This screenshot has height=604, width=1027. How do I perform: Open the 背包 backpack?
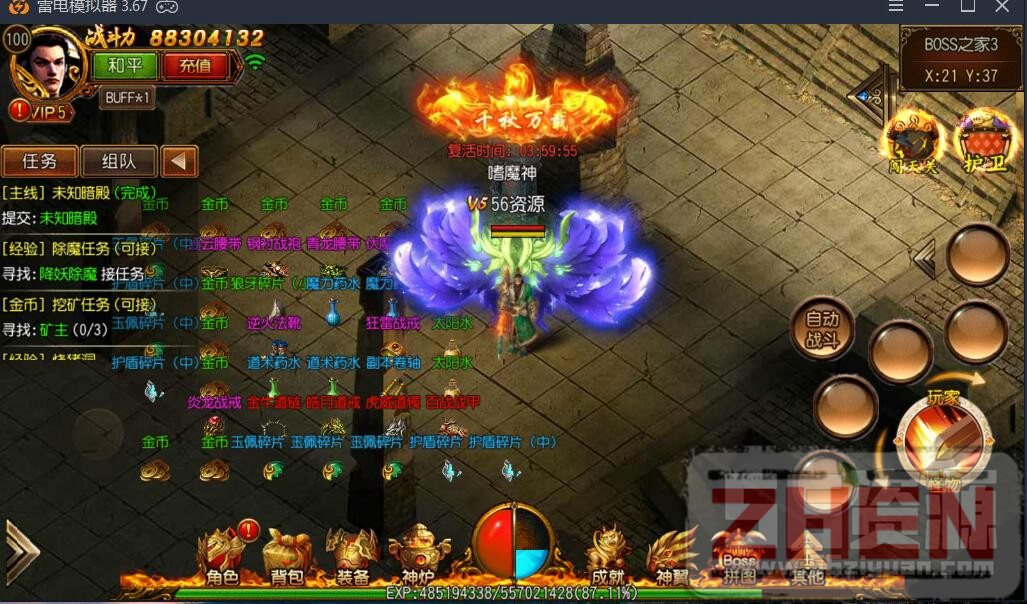(x=287, y=558)
